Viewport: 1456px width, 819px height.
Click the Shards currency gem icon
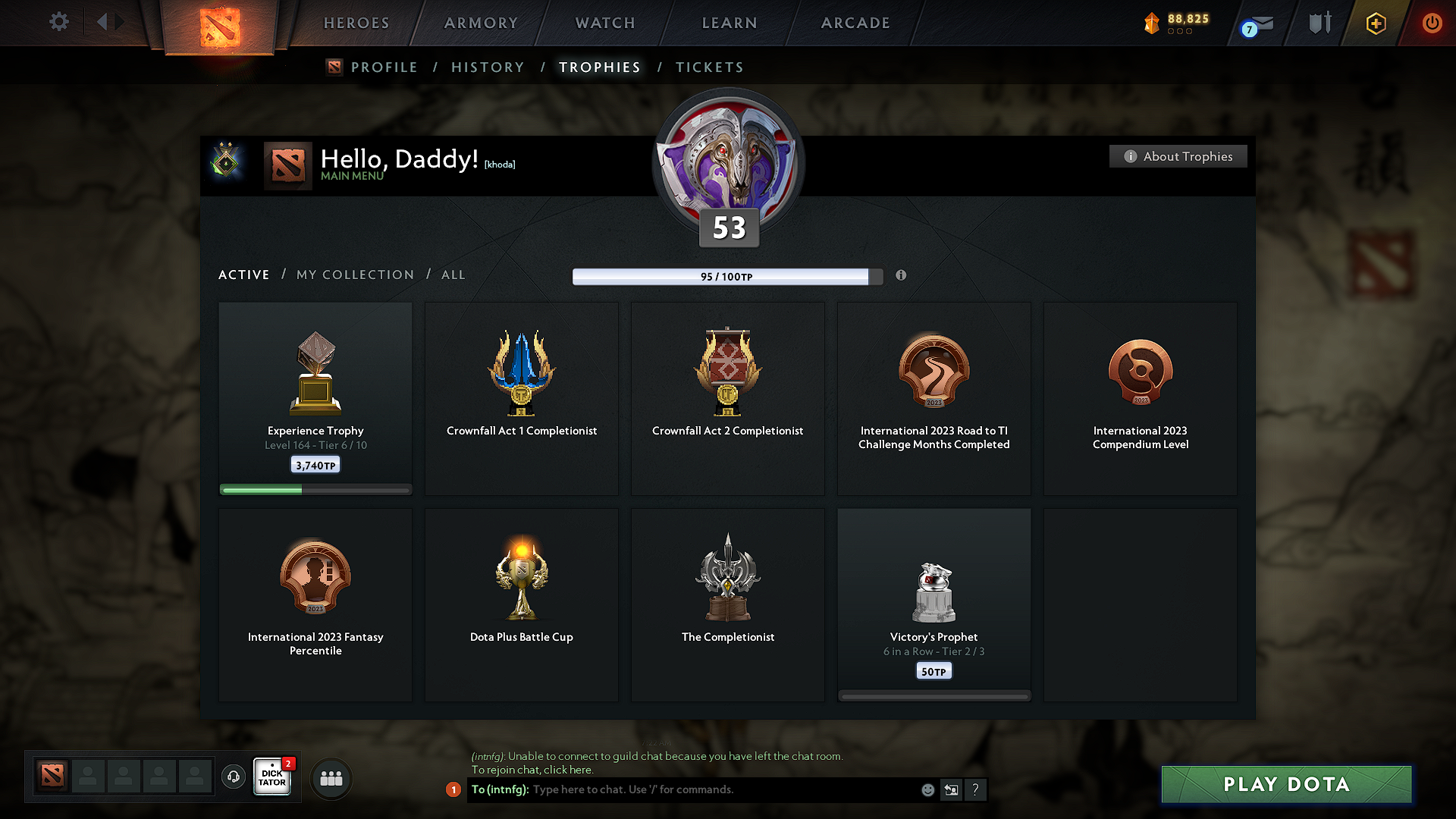point(1152,22)
